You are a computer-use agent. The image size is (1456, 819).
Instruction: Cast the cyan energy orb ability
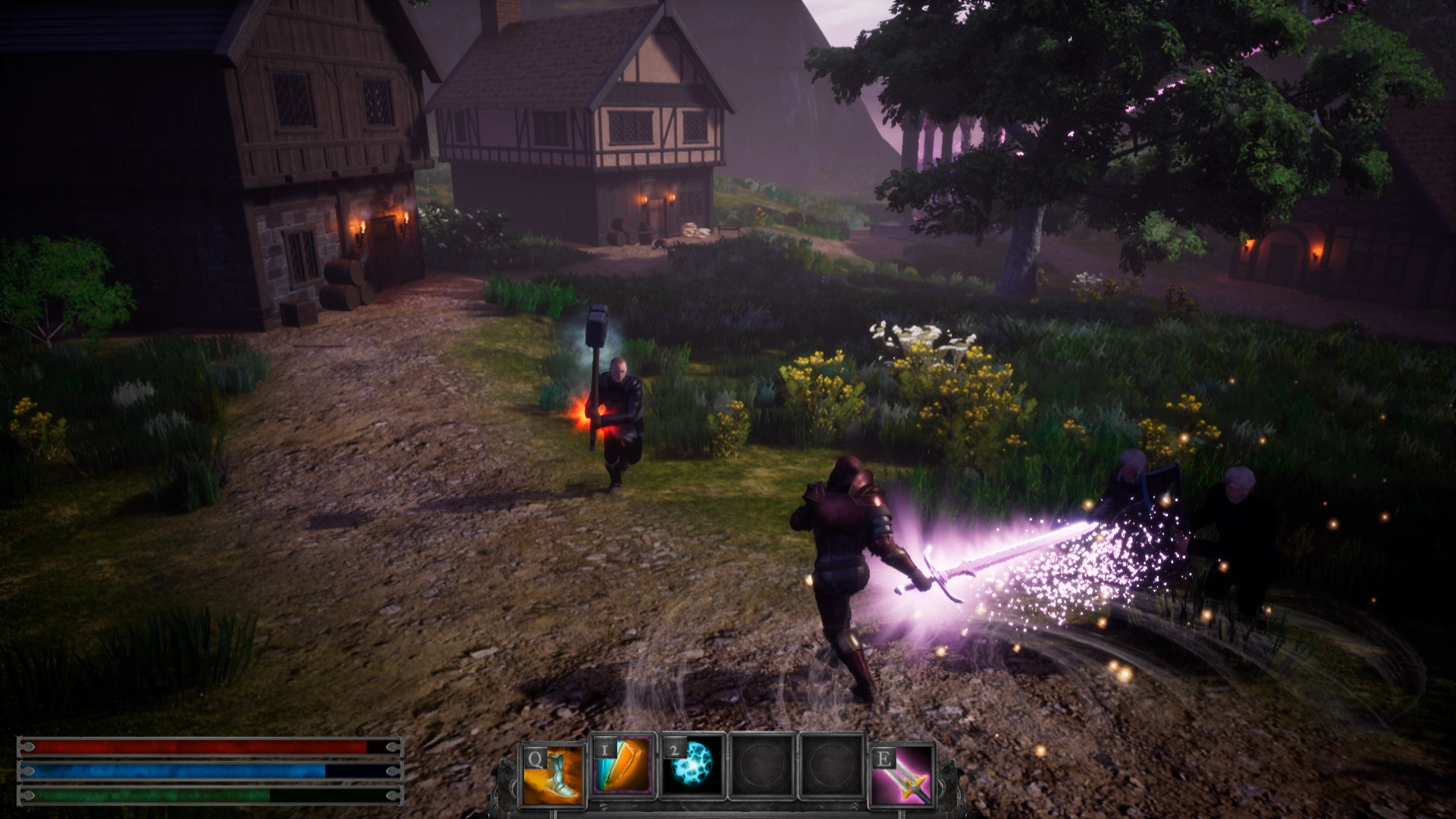(690, 766)
